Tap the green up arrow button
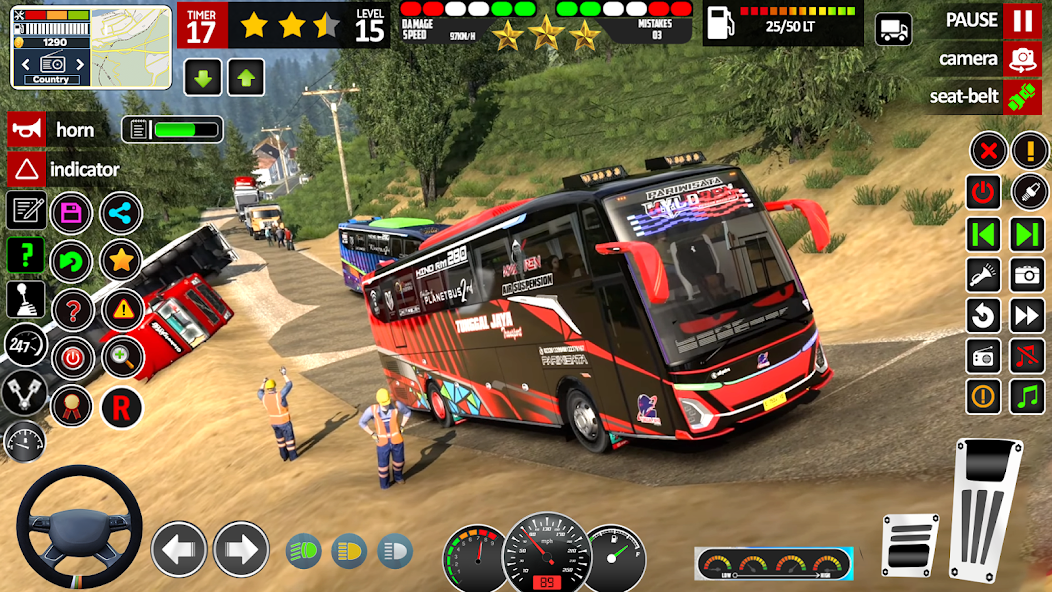The height and width of the screenshot is (592, 1052). coord(245,77)
